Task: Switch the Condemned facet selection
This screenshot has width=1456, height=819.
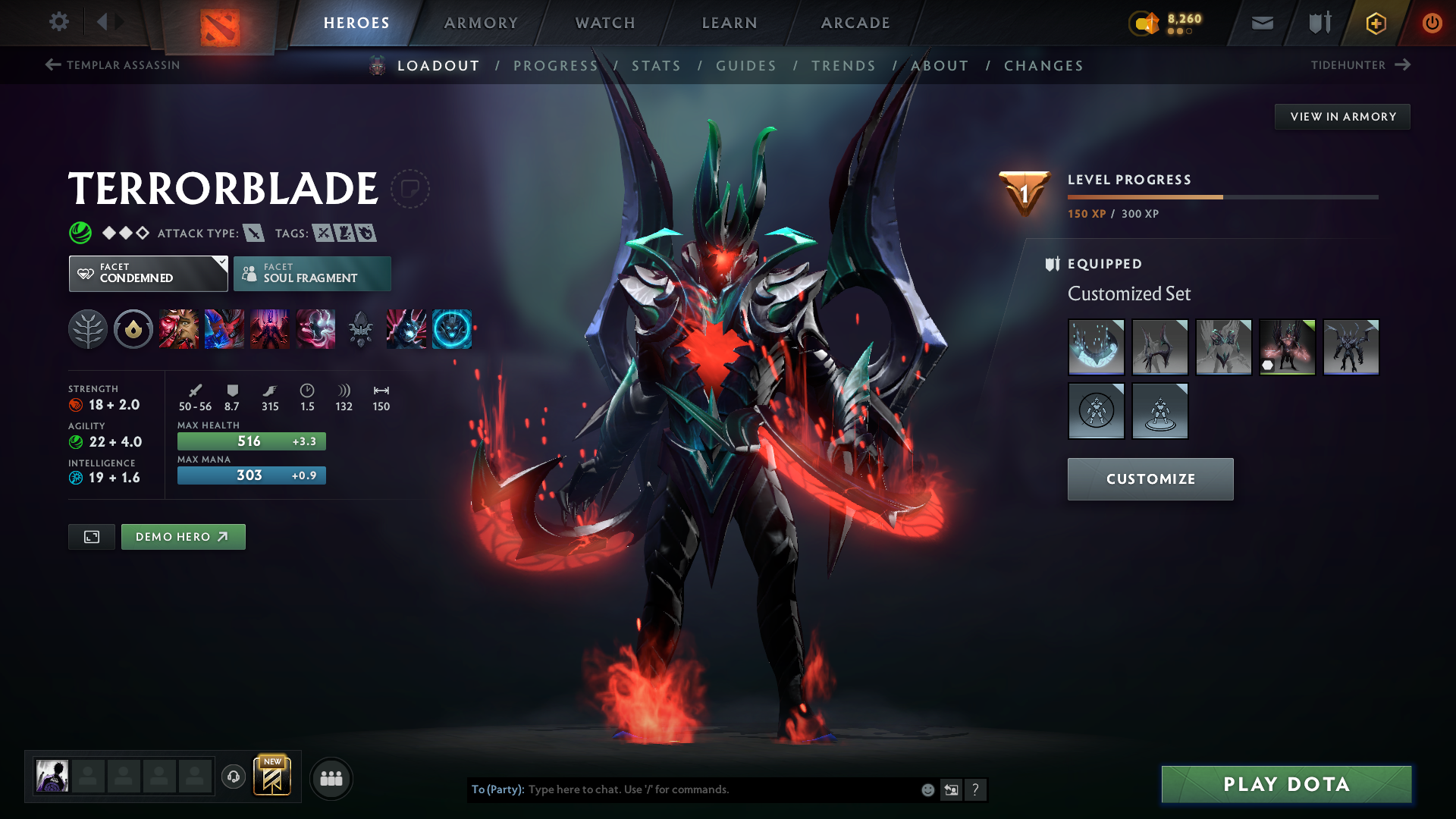Action: click(148, 273)
